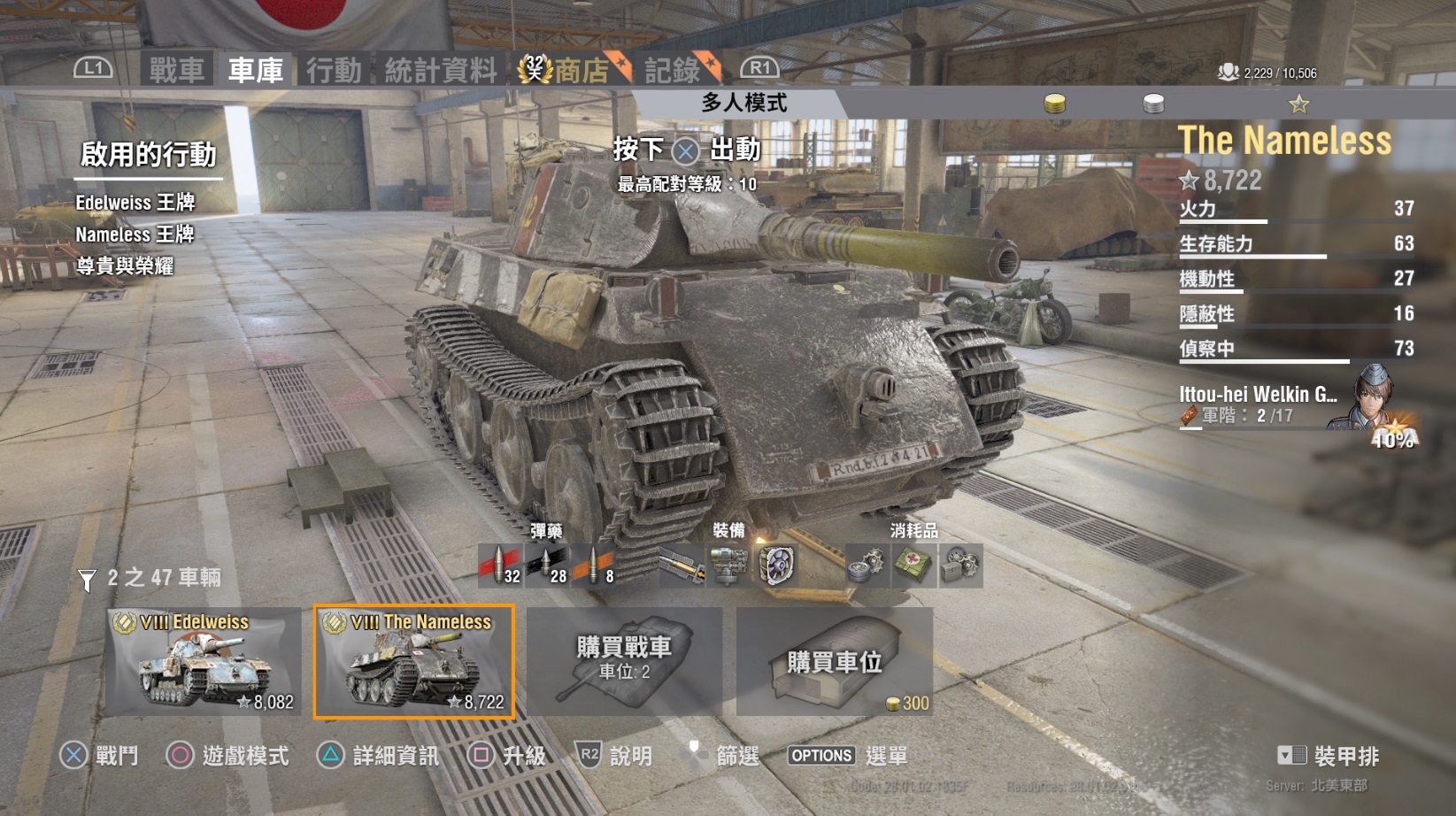Switch to the 戰車 tab
Image resolution: width=1456 pixels, height=816 pixels.
tap(176, 70)
